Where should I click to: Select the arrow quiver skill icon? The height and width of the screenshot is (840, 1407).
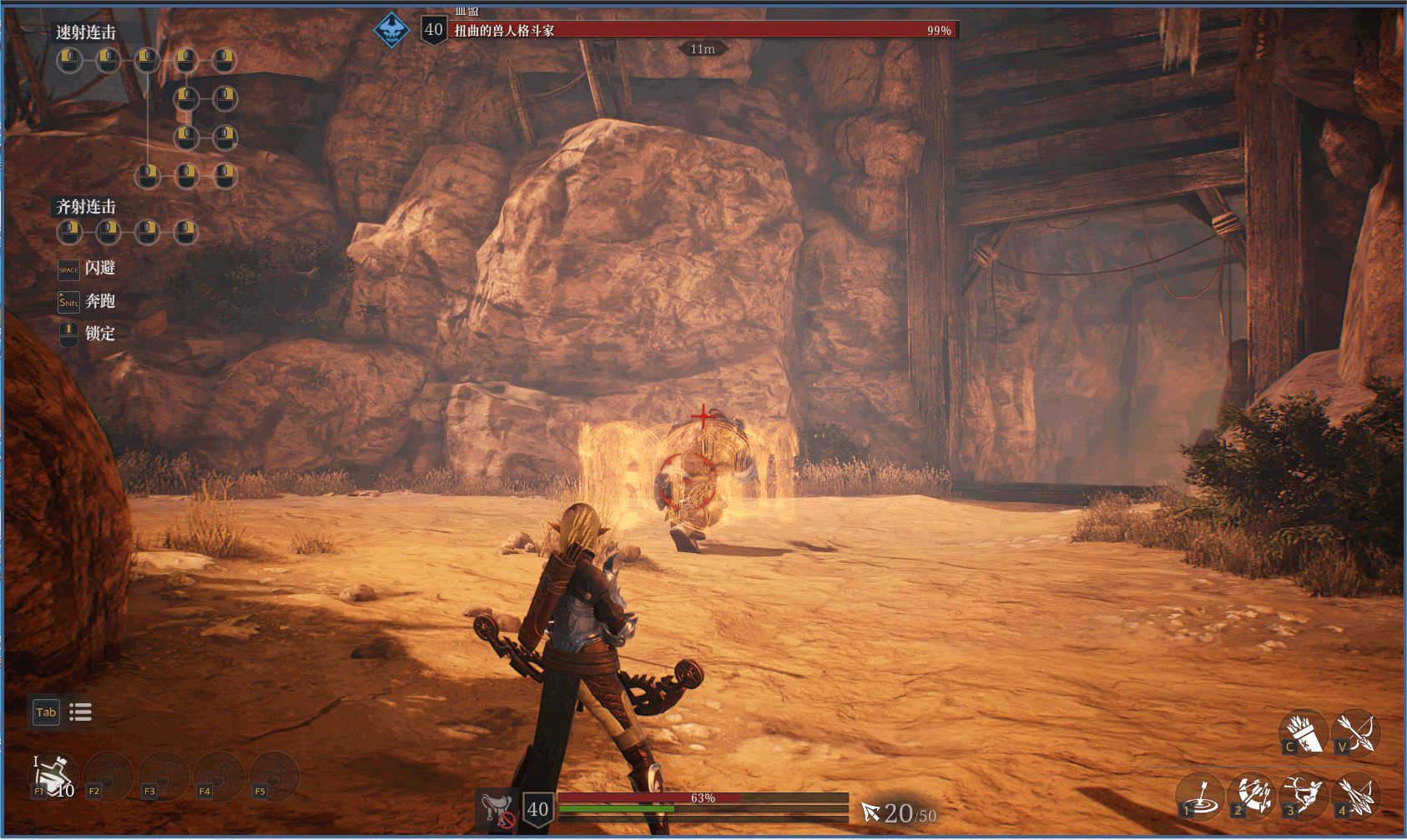point(1304,733)
